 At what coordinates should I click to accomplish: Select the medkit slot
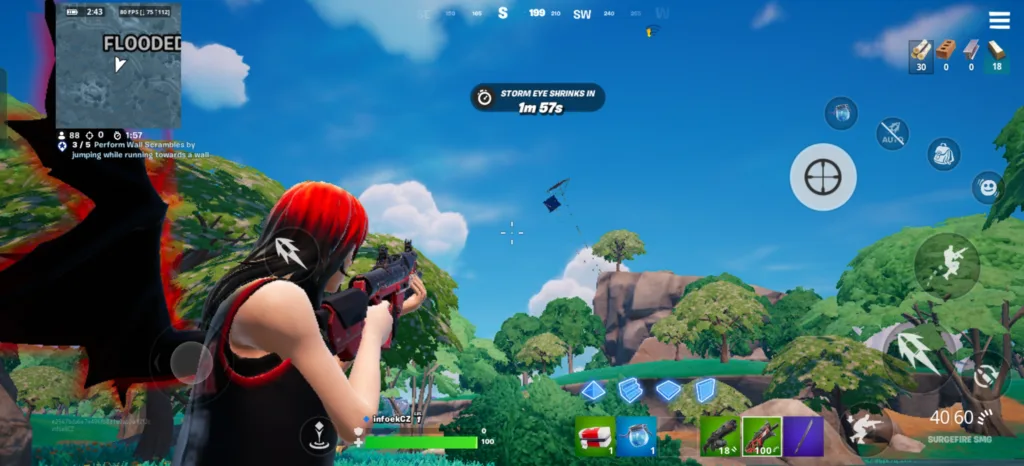pos(595,436)
